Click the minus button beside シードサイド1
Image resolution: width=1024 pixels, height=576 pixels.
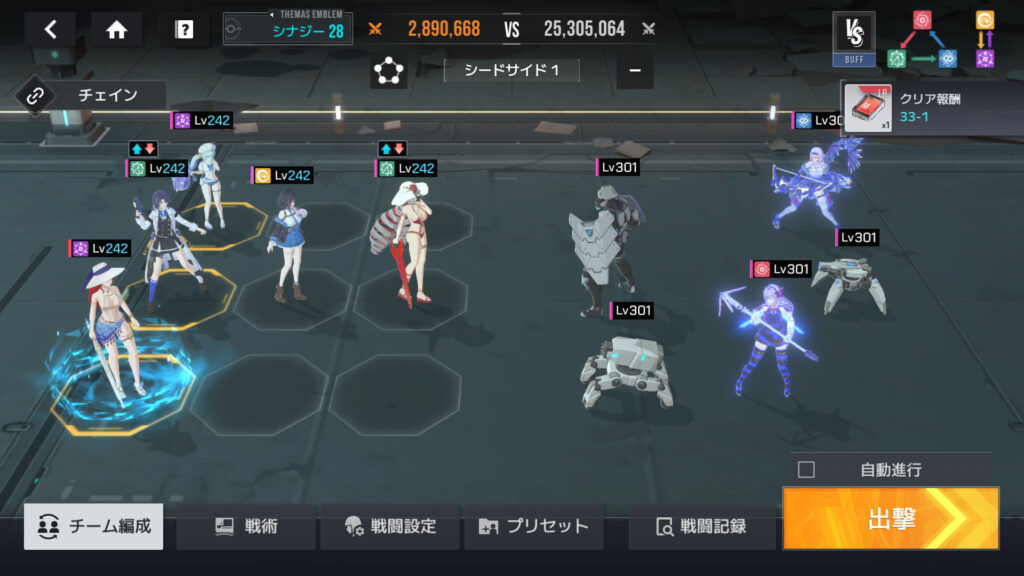coord(635,71)
